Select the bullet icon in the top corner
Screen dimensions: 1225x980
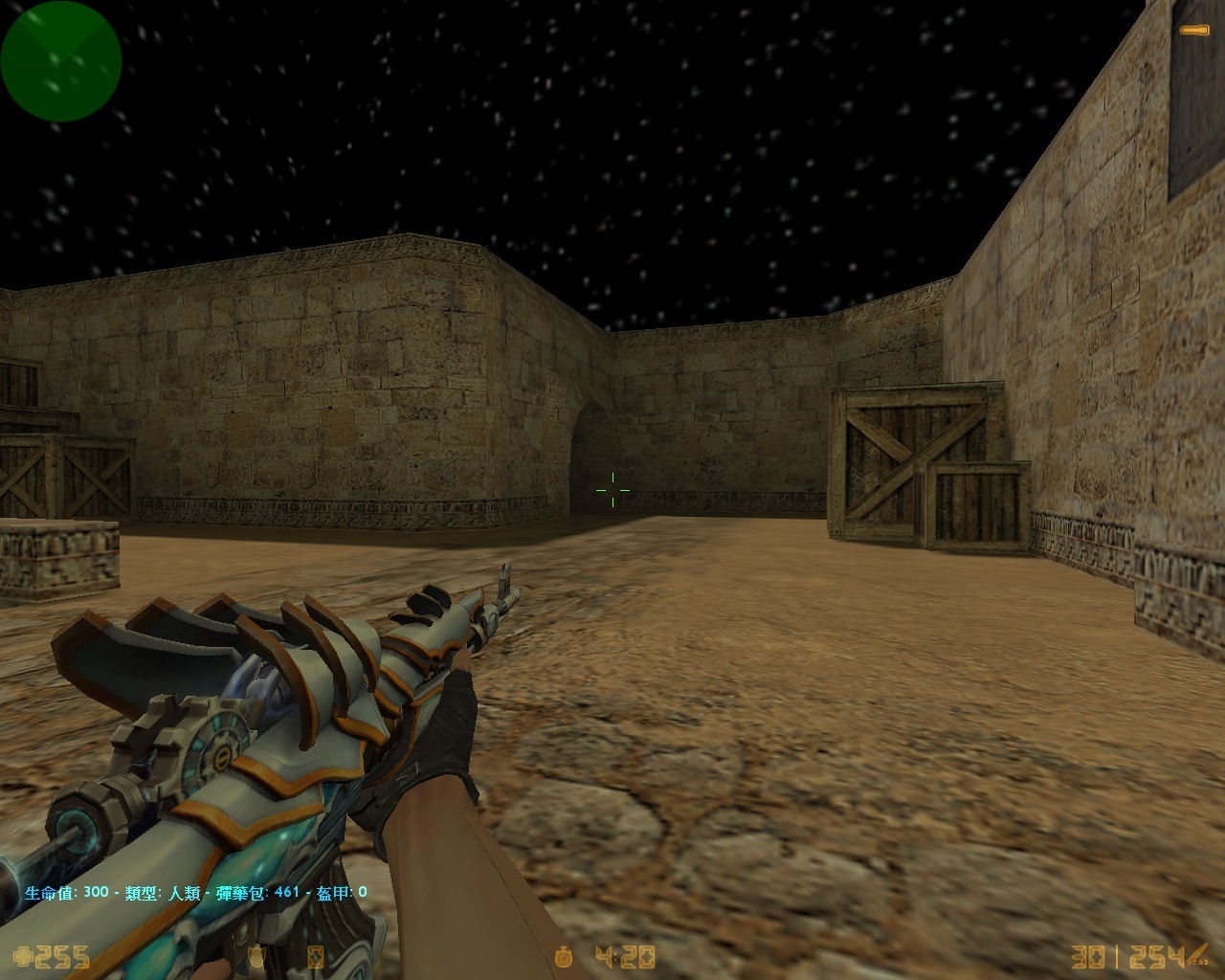[x=1192, y=31]
